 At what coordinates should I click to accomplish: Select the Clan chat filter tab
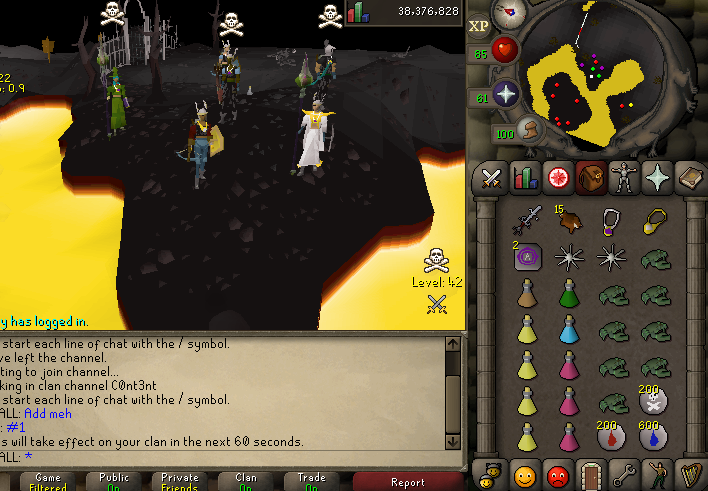[246, 482]
